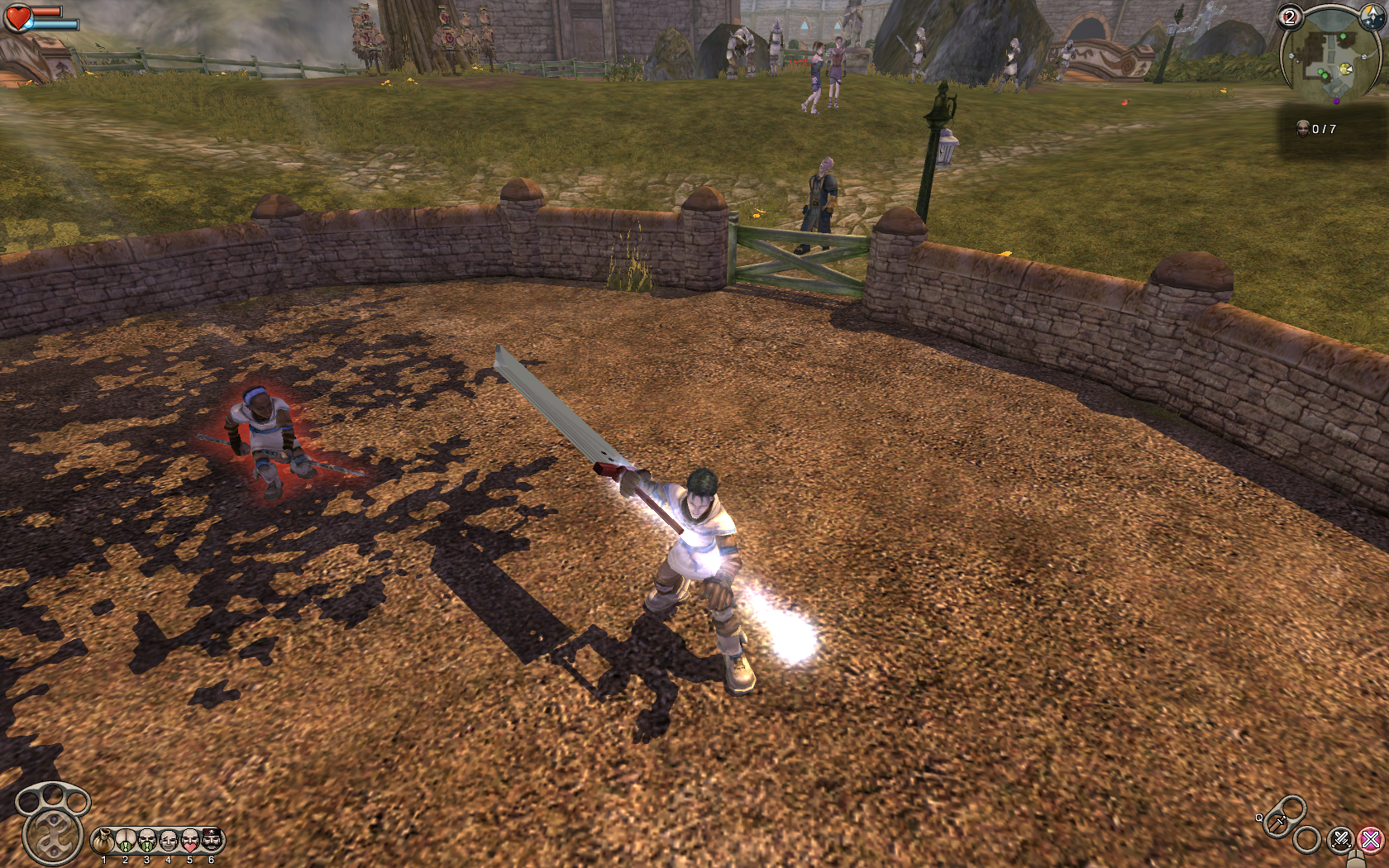Pick the bearded pirate hat expression

point(212,841)
